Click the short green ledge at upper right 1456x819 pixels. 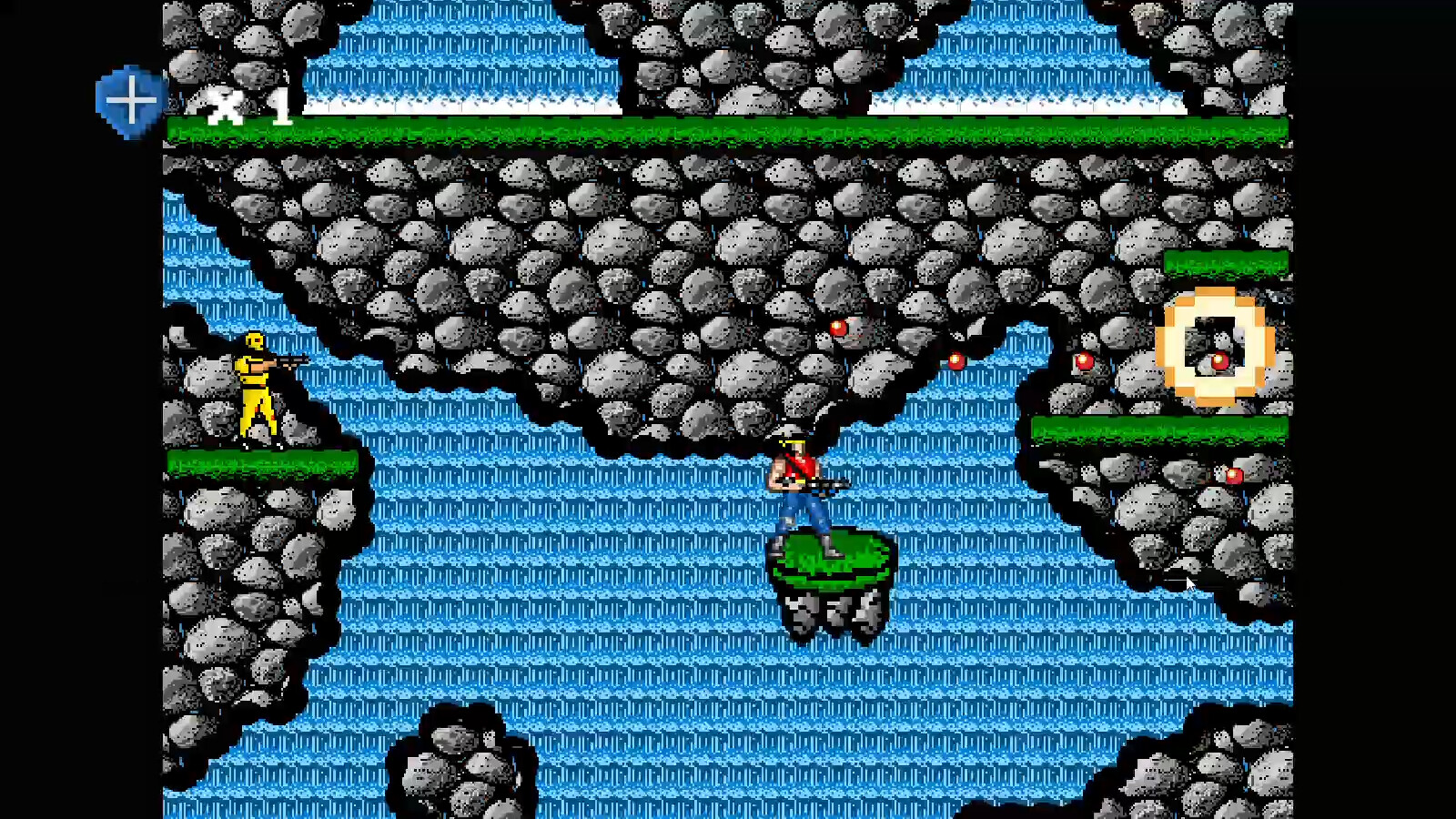(1224, 261)
